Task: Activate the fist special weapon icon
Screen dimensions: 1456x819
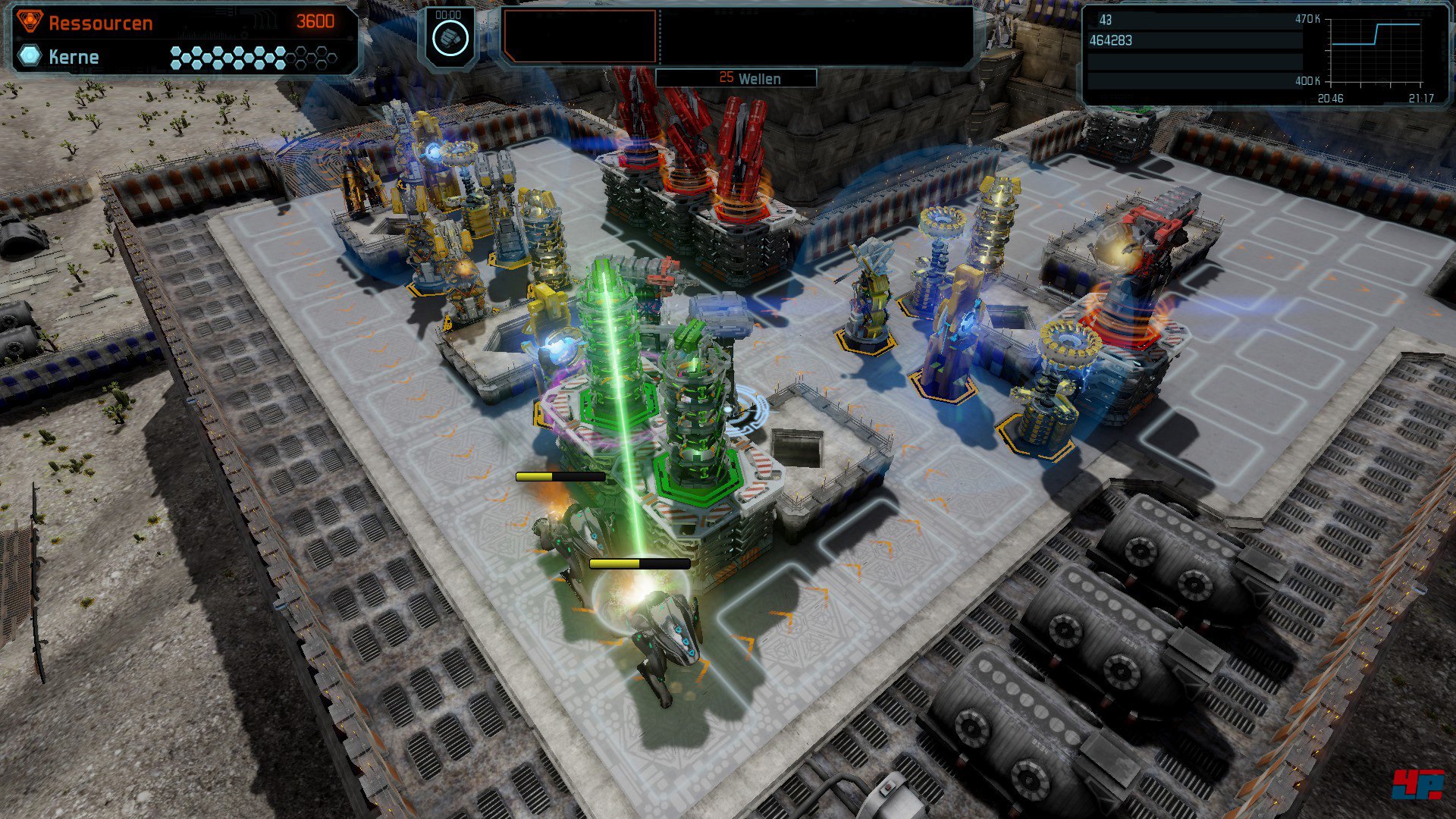Action: click(450, 38)
